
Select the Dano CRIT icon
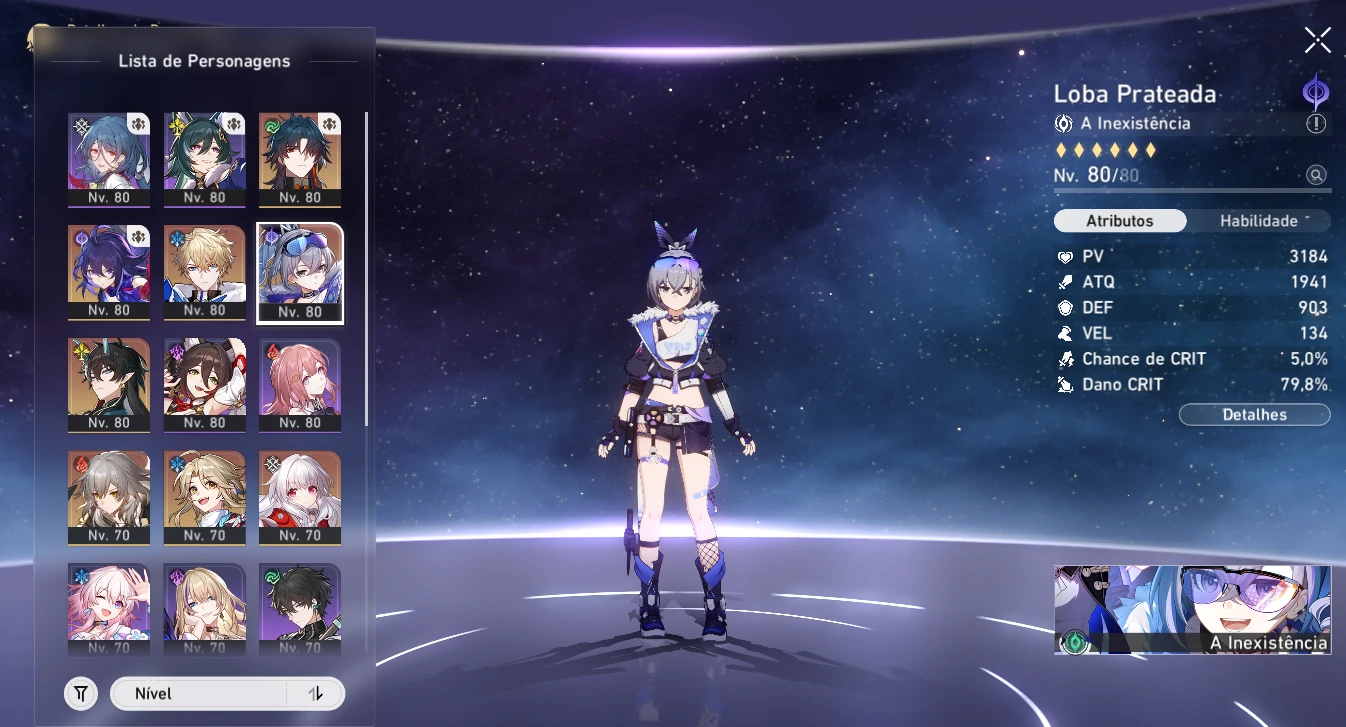1065,384
